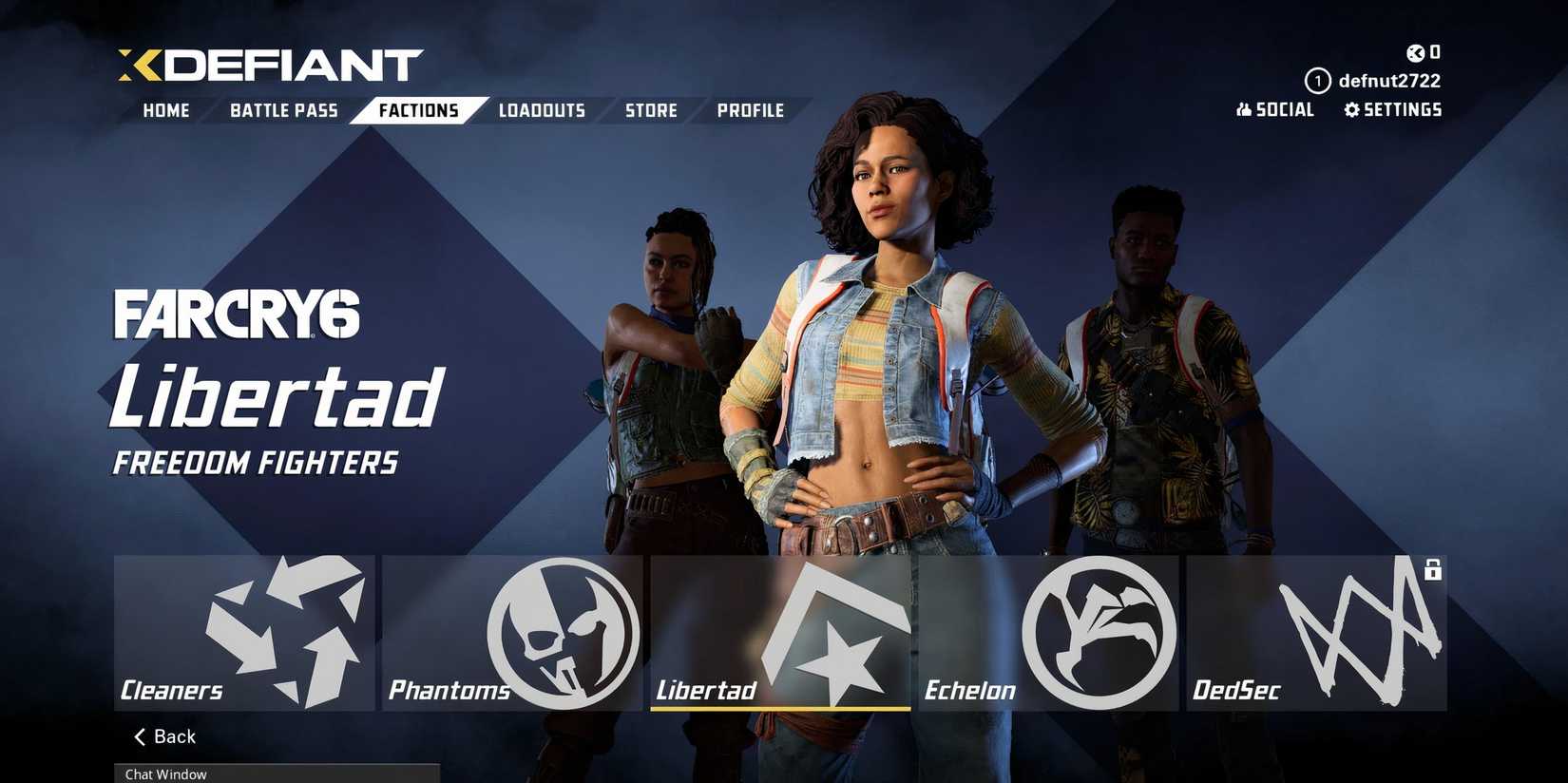This screenshot has width=1568, height=783.
Task: Click the player name defnut2722
Action: 1389,81
